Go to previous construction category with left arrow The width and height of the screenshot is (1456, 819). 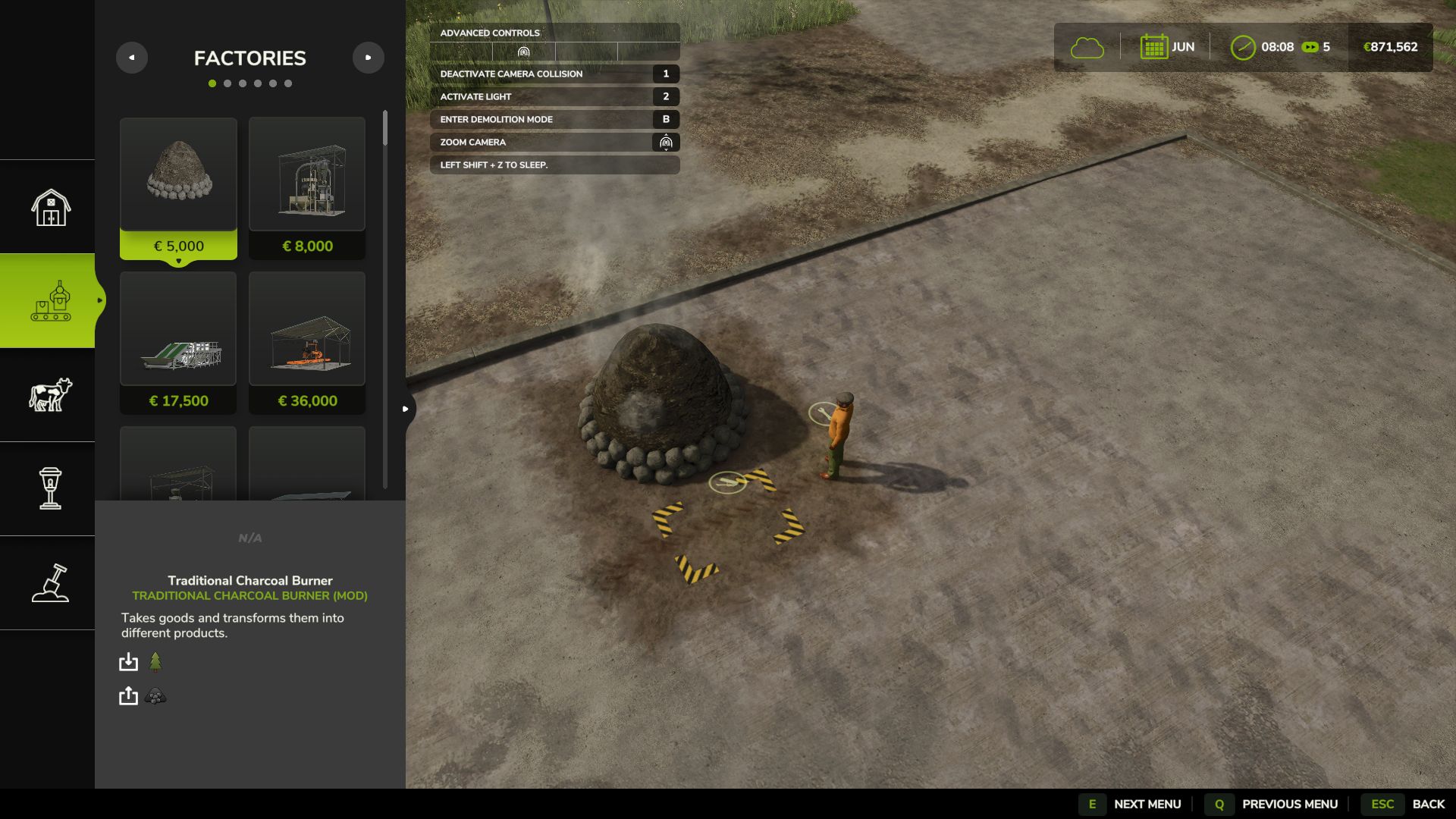coord(132,58)
